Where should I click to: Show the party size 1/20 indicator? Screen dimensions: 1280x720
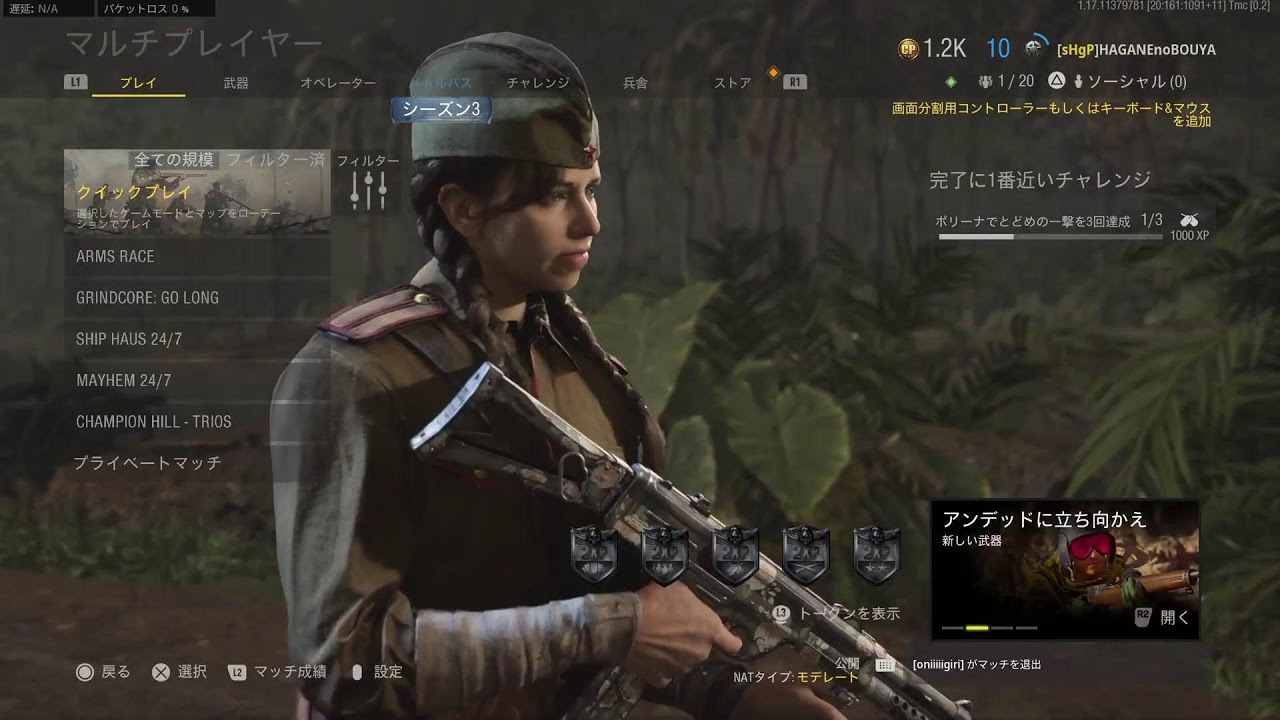1006,81
